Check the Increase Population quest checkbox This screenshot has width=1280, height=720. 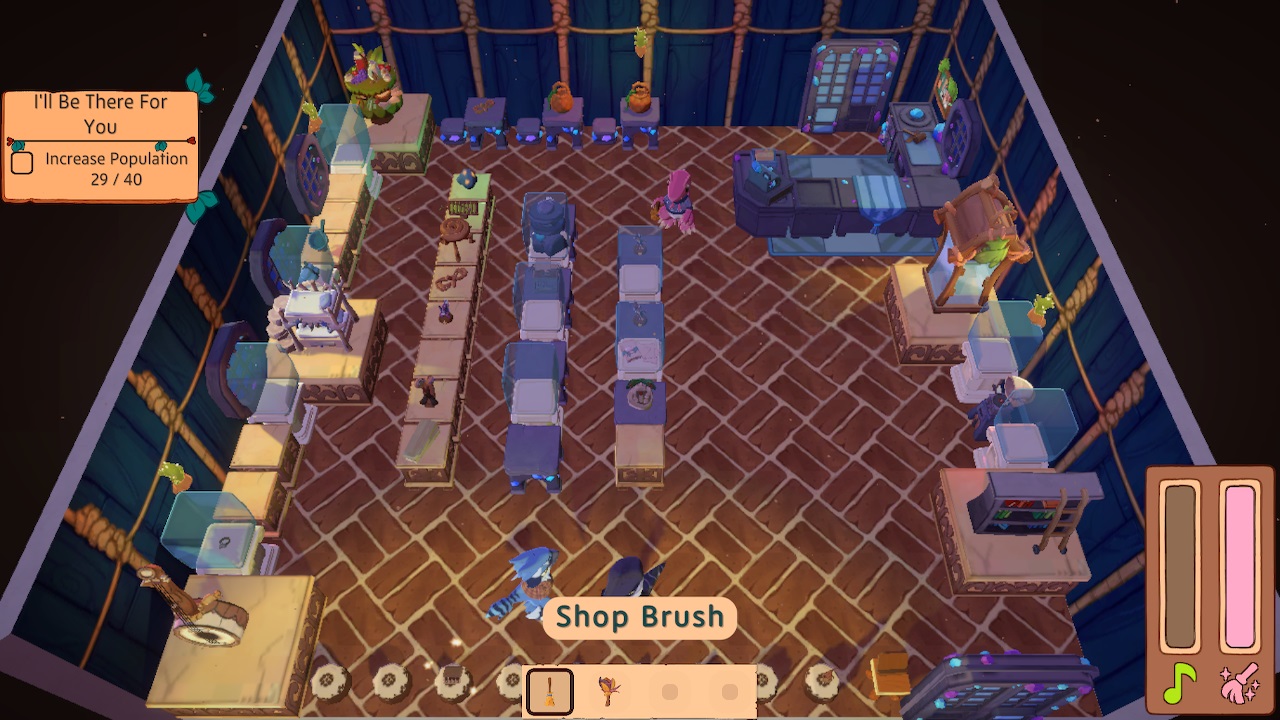[x=22, y=161]
